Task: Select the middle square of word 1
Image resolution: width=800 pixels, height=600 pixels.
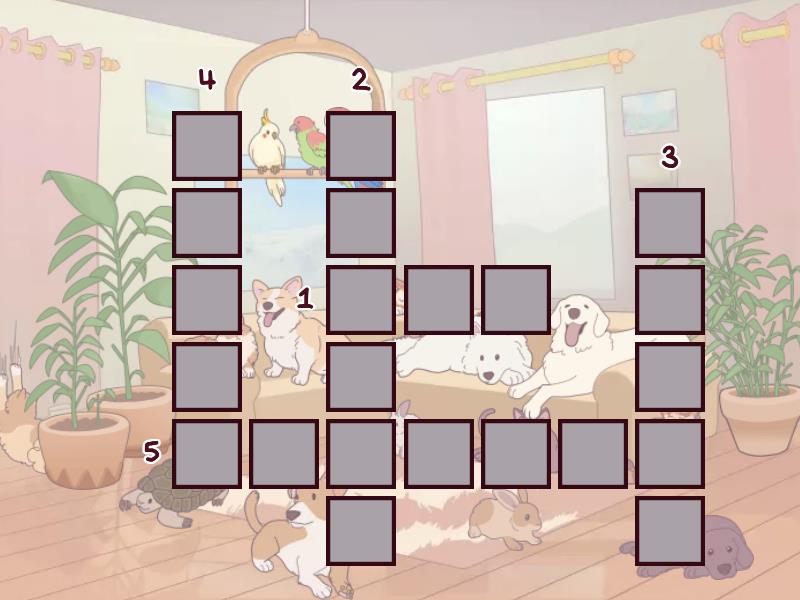Action: tap(439, 300)
